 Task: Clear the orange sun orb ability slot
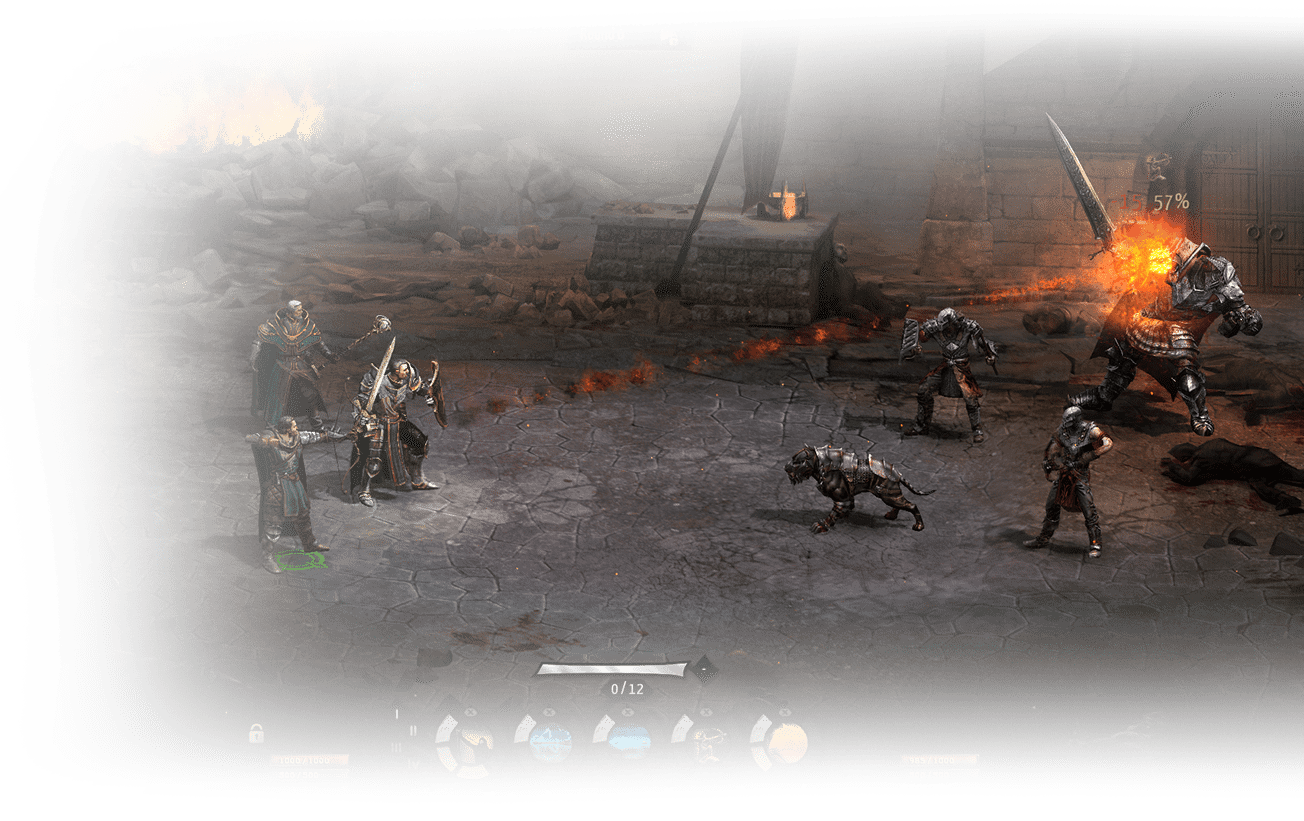tap(785, 712)
